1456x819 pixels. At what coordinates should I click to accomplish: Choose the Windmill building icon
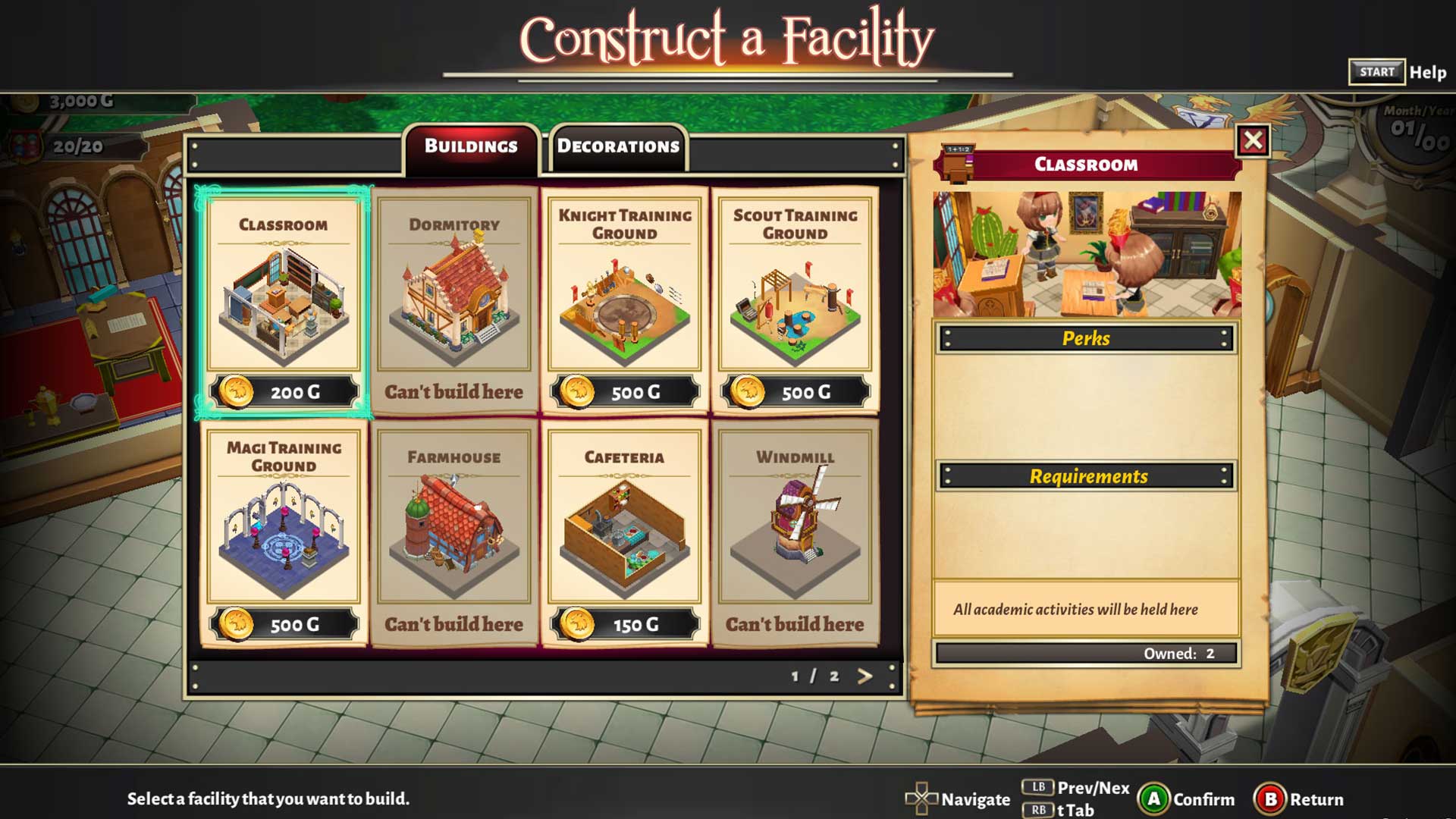[796, 523]
